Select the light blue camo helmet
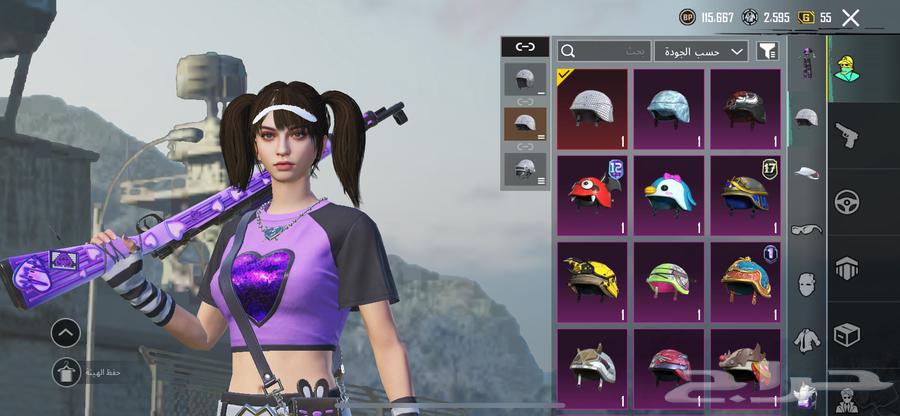The image size is (900, 416). pyautogui.click(x=668, y=108)
